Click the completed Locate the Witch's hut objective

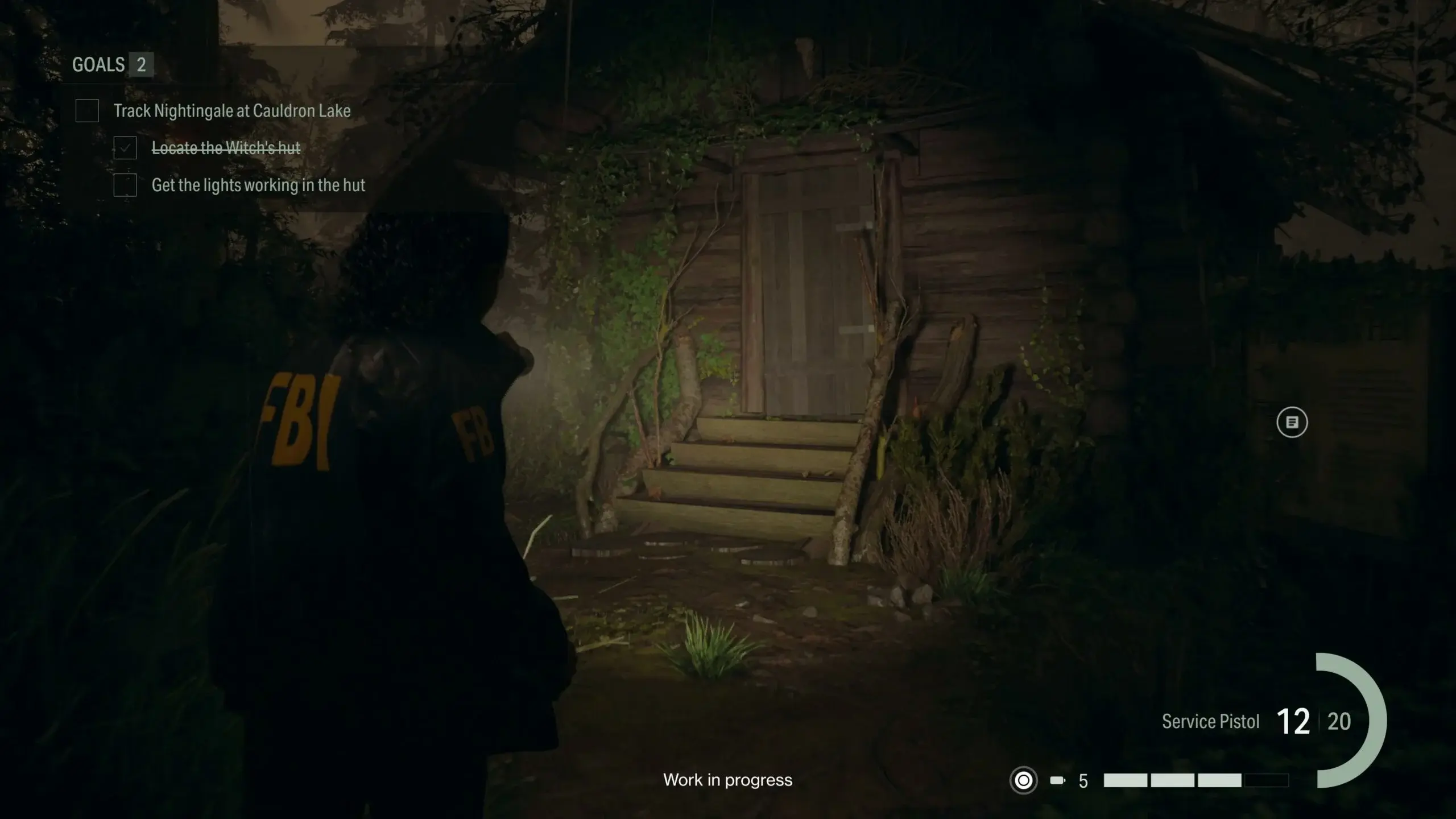[x=225, y=148]
